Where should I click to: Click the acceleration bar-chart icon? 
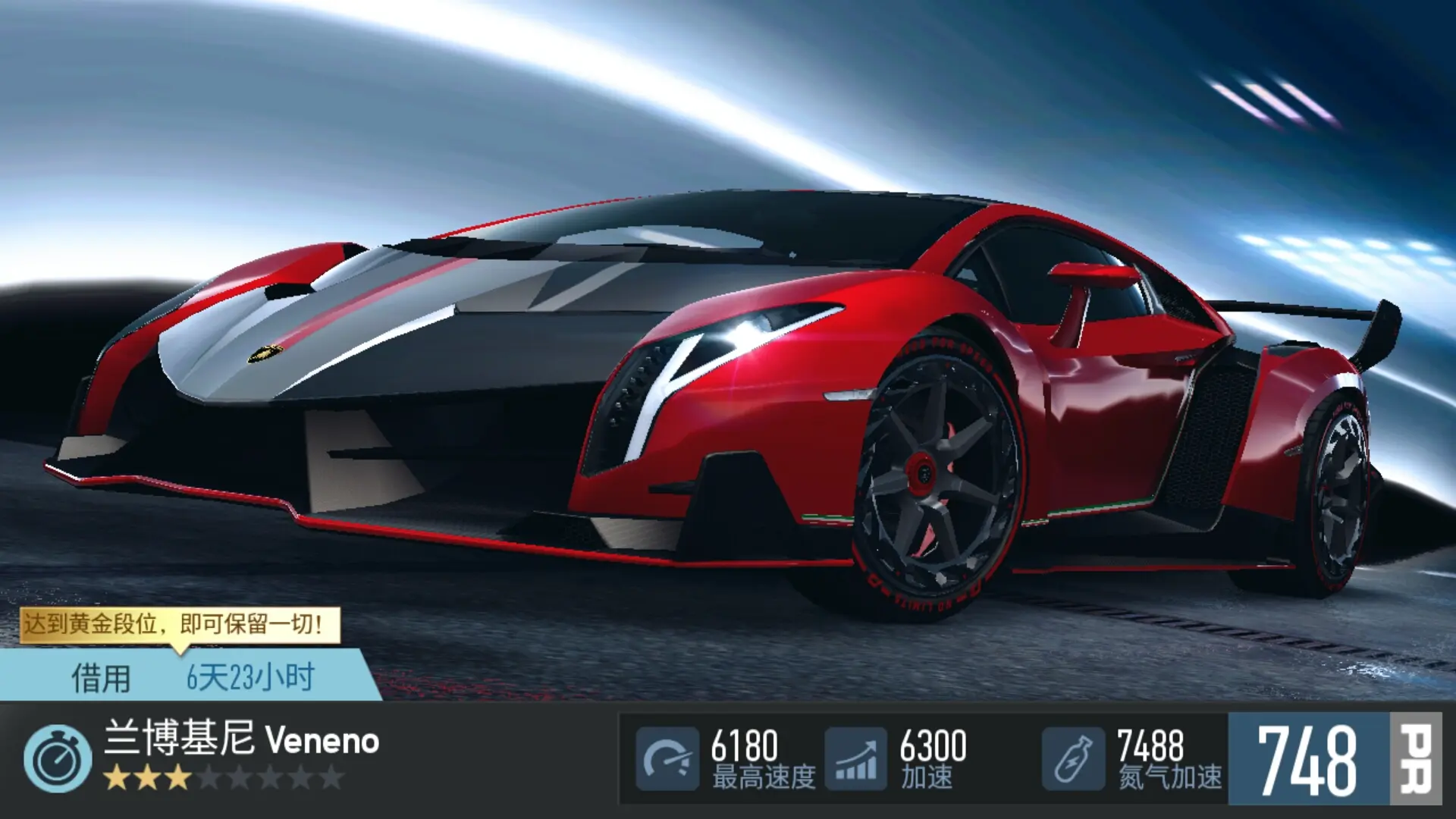point(855,759)
